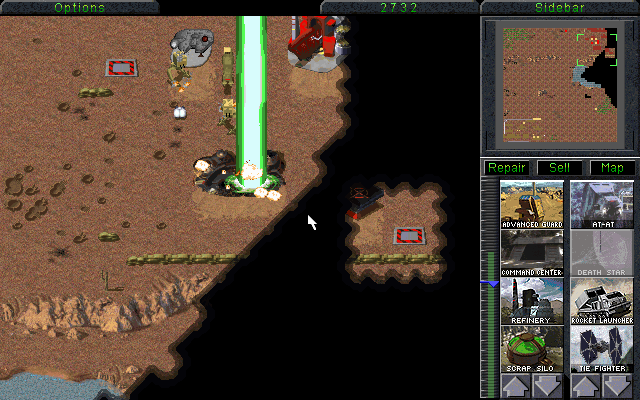The height and width of the screenshot is (400, 640).
Task: Click the up arrow below the structures column
Action: 516,386
